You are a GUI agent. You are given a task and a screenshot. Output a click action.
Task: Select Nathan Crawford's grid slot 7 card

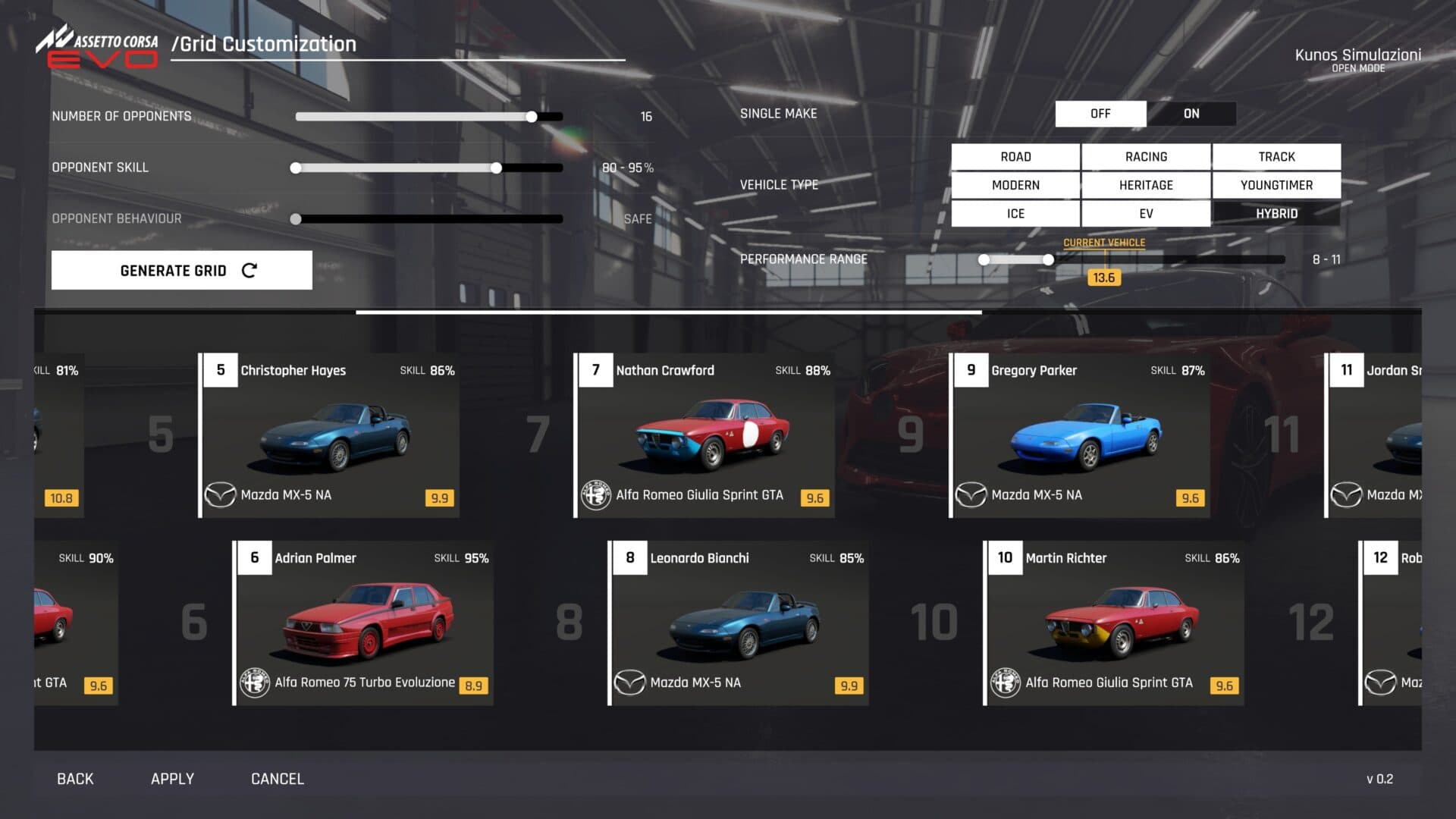704,435
